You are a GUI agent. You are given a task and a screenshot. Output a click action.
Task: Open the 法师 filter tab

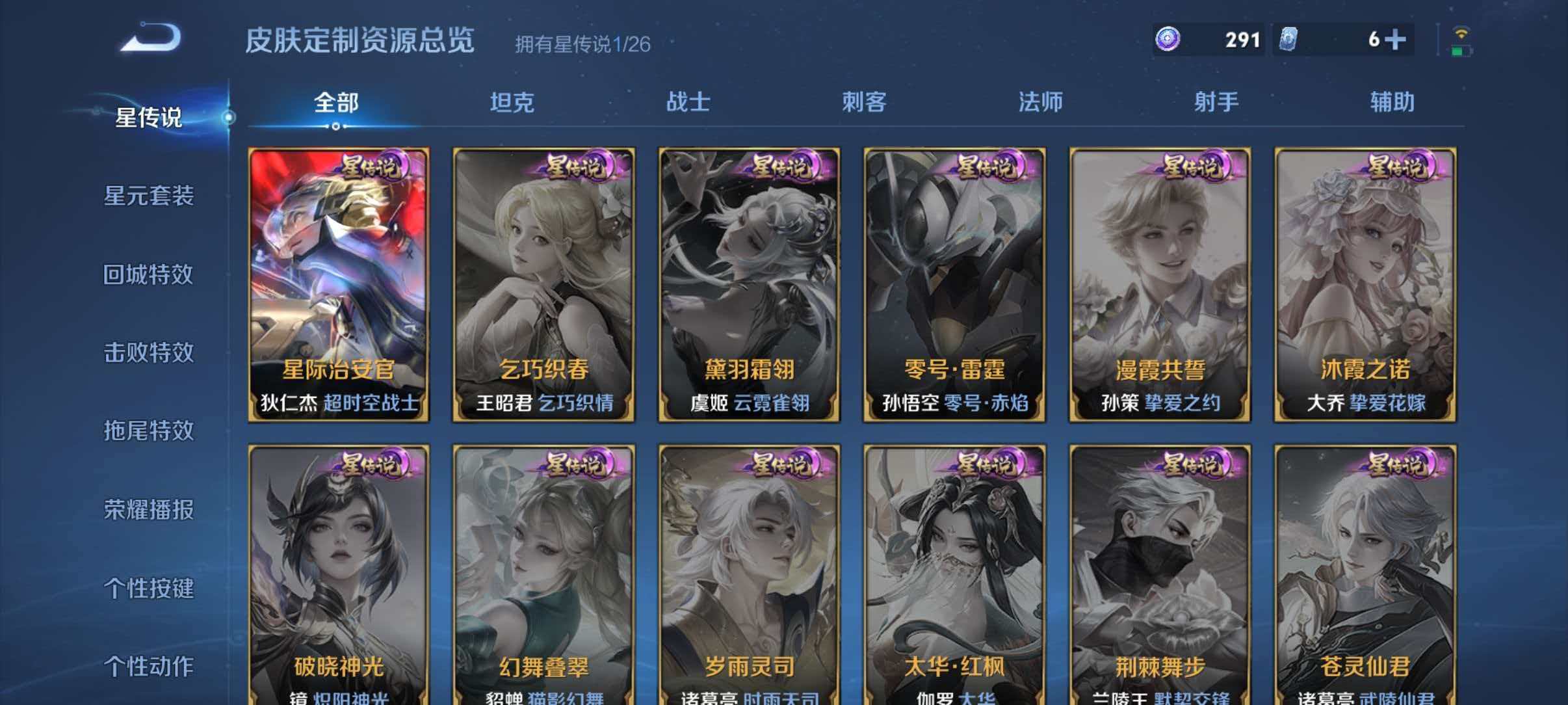point(1040,101)
